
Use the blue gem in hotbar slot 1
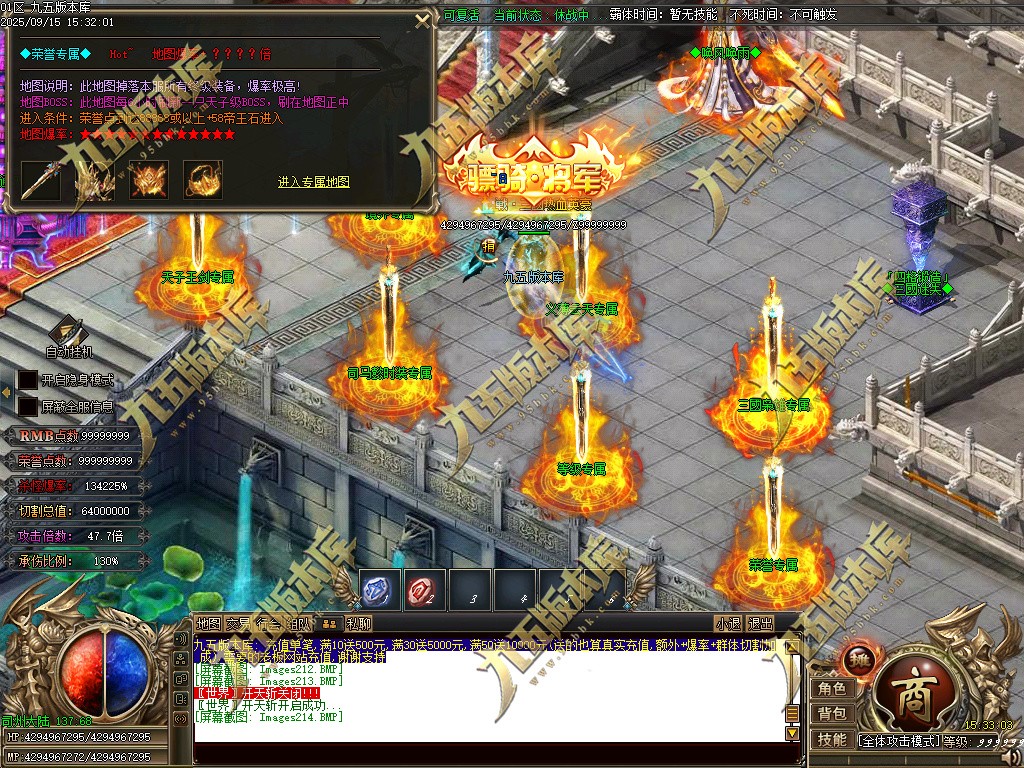coord(379,590)
